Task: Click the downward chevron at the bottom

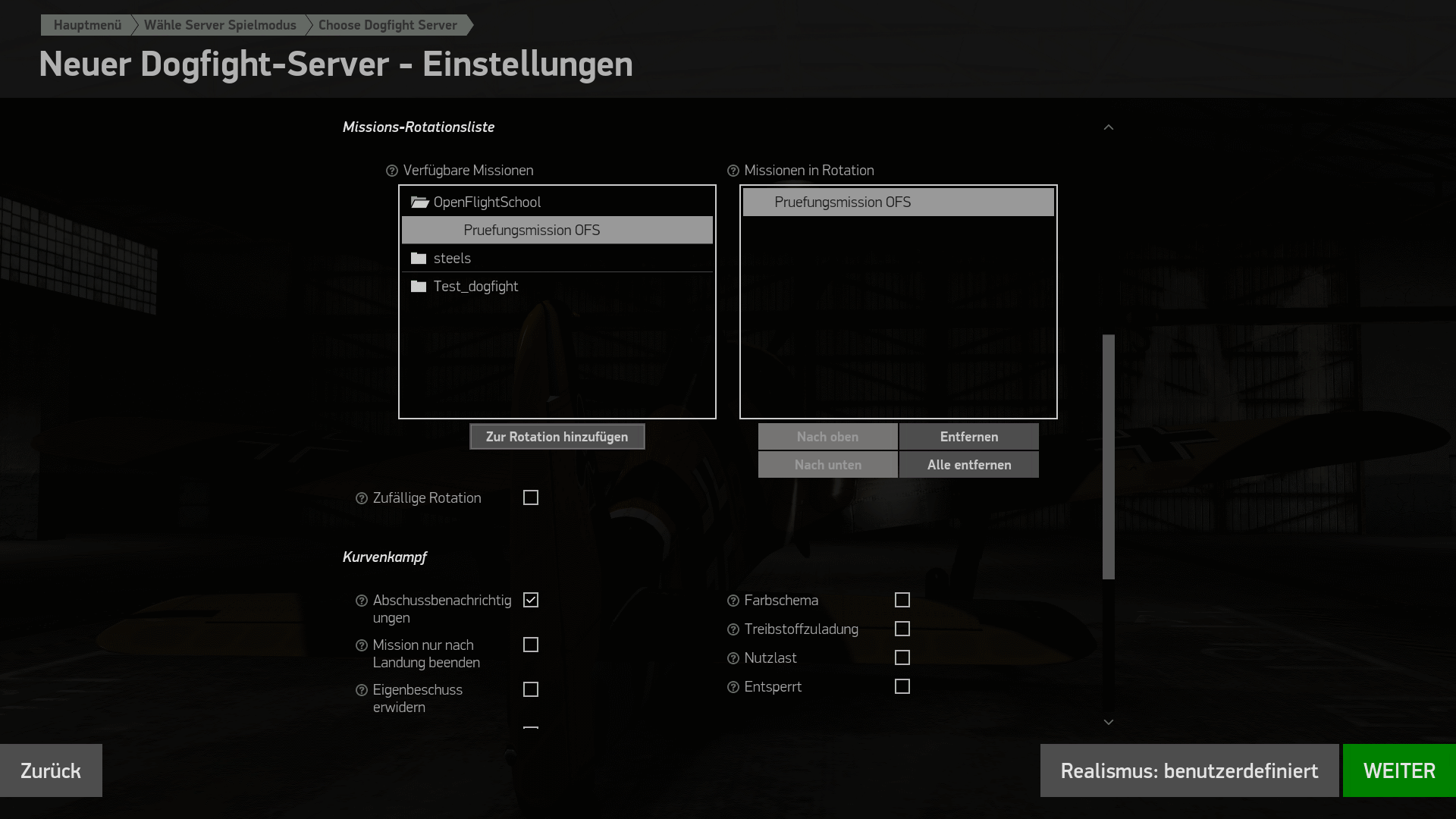Action: point(1109,721)
